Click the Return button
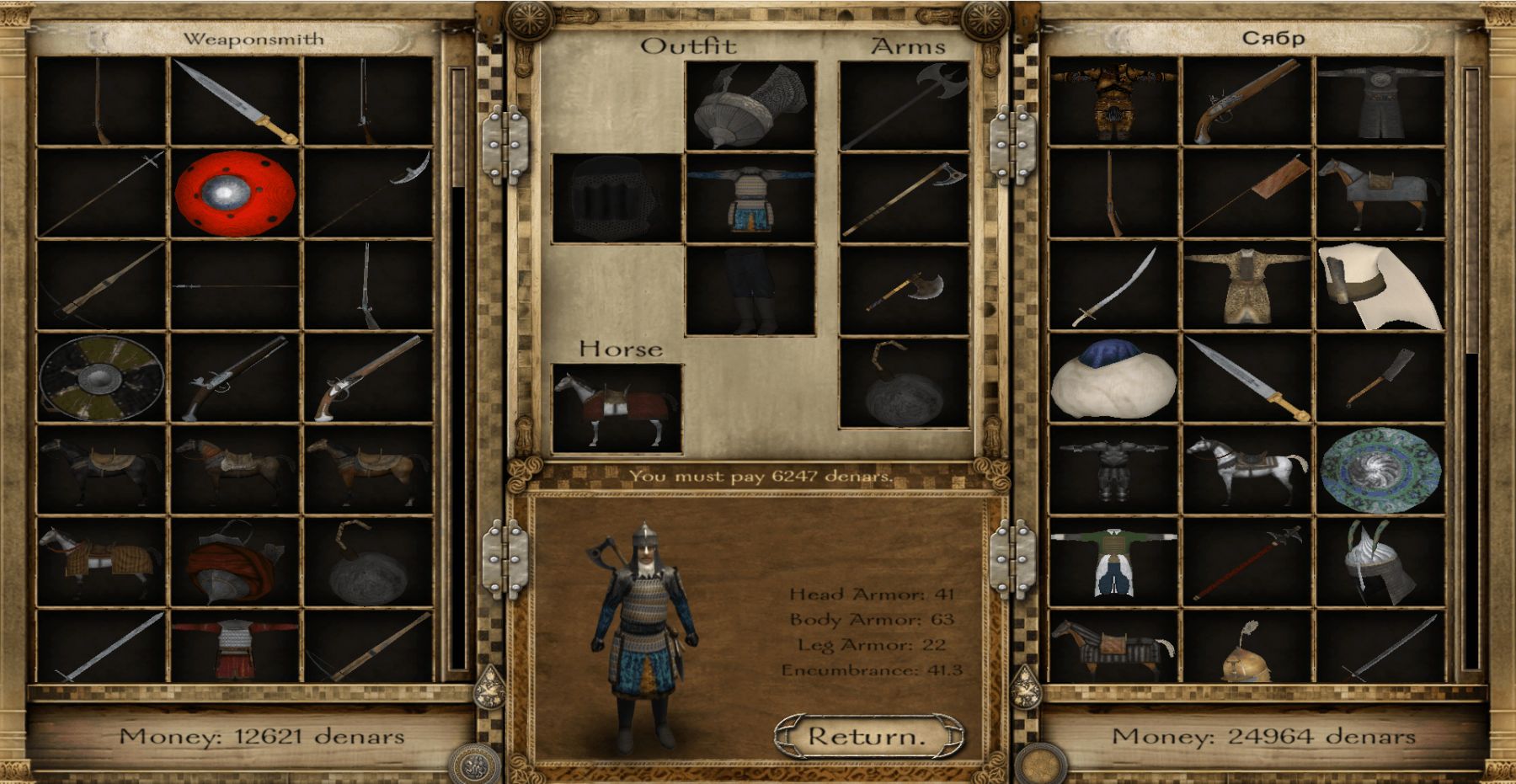Viewport: 1516px width, 784px height. [867, 736]
